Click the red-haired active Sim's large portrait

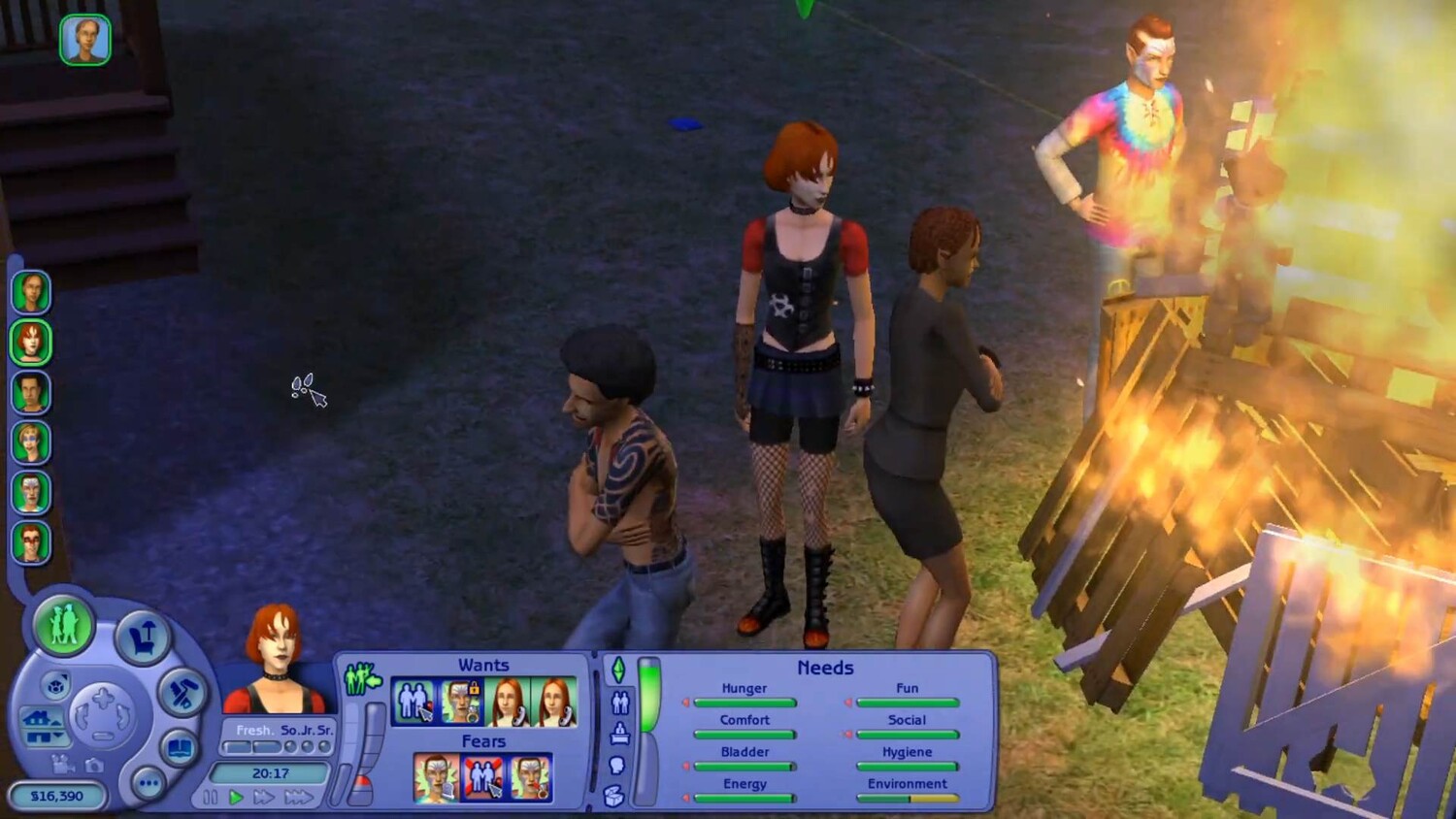pyautogui.click(x=276, y=659)
